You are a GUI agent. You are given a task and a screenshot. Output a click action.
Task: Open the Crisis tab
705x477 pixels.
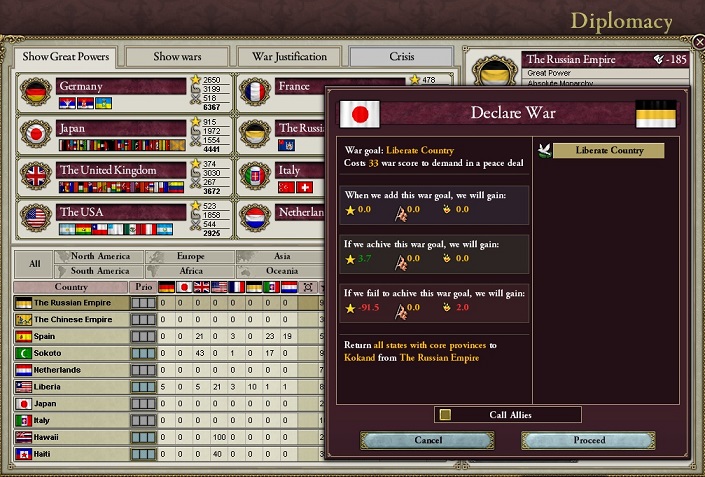click(401, 57)
